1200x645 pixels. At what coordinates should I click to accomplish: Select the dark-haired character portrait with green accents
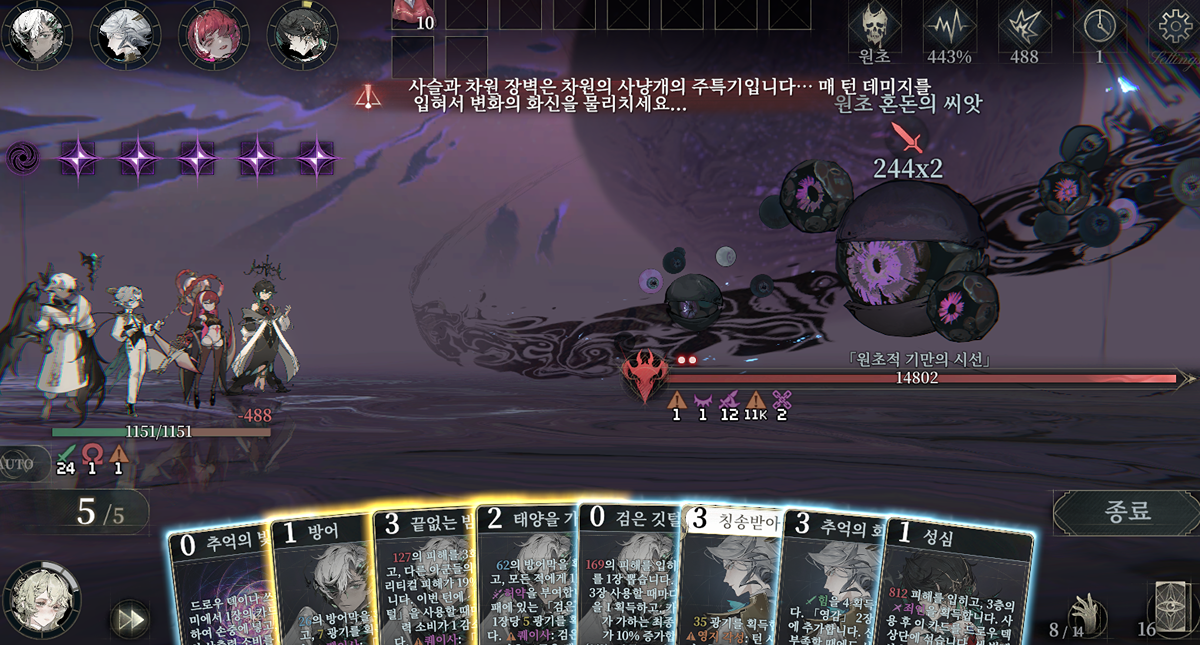point(302,32)
